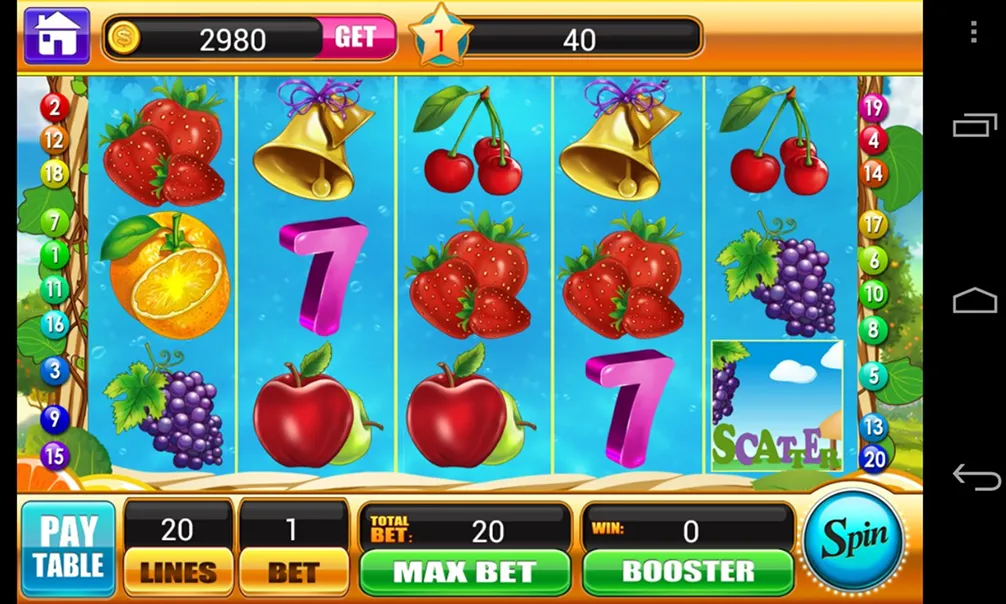Image resolution: width=1006 pixels, height=604 pixels.
Task: Adjust the Bet amount
Action: 293,571
